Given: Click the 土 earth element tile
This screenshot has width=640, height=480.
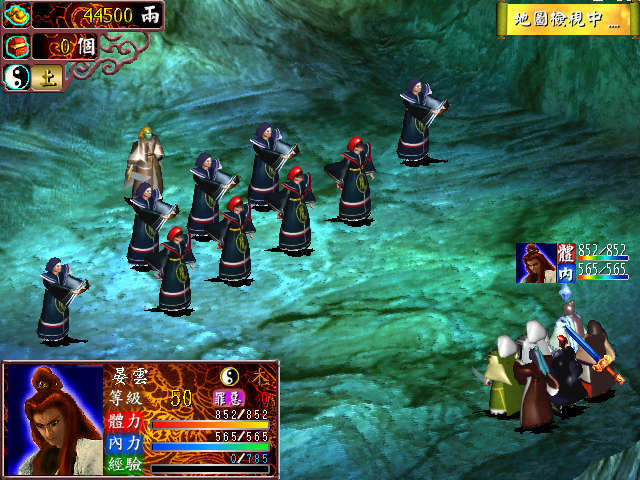Looking at the screenshot, I should click(44, 77).
